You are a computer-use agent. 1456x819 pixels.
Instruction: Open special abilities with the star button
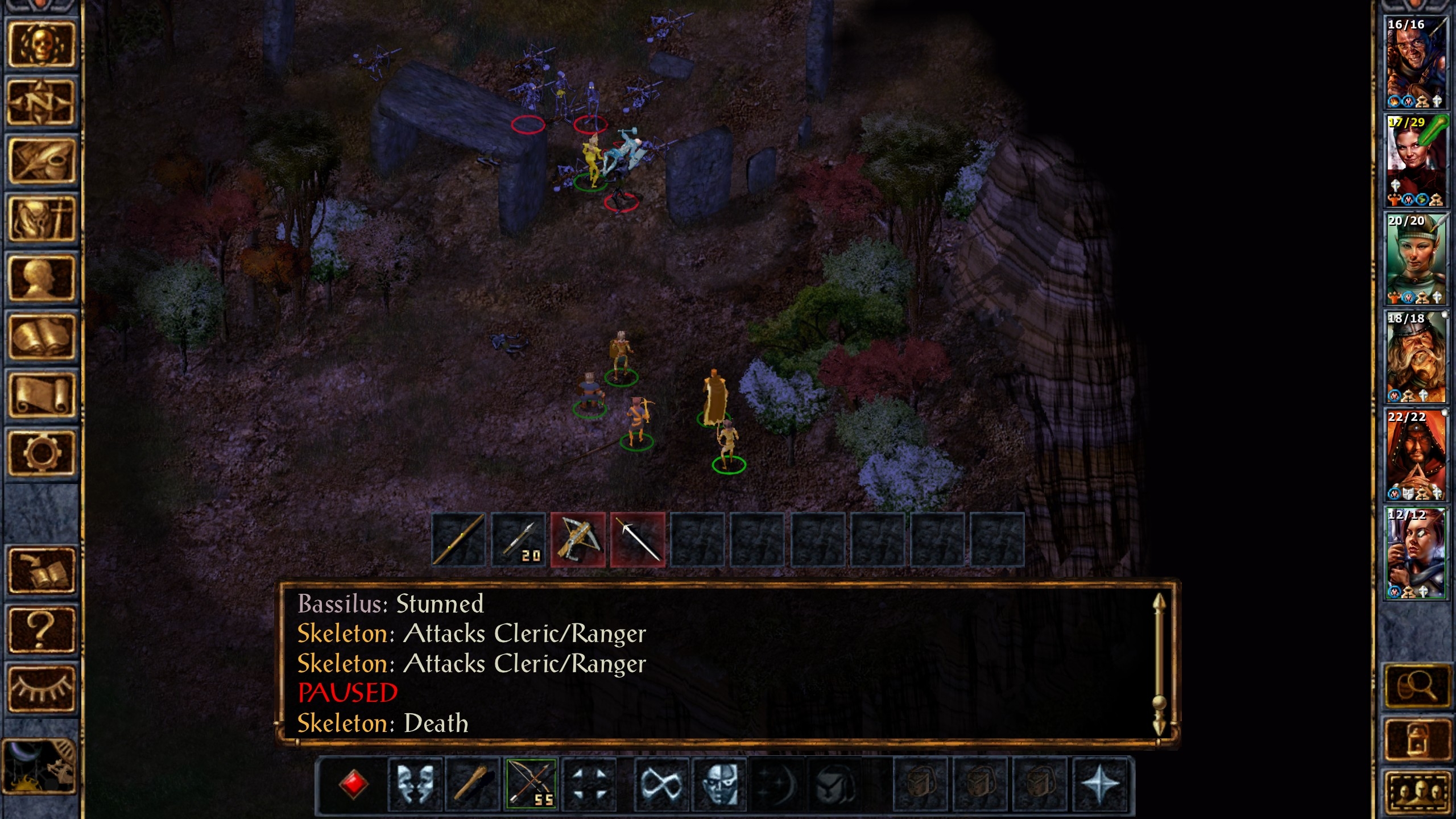tap(1099, 784)
